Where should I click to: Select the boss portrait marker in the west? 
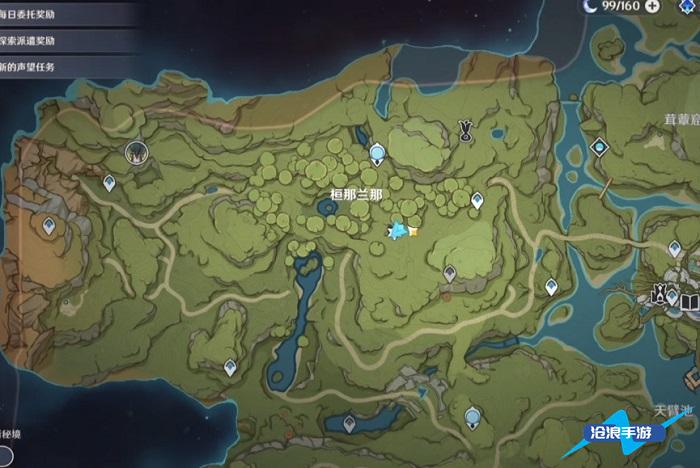[x=135, y=152]
